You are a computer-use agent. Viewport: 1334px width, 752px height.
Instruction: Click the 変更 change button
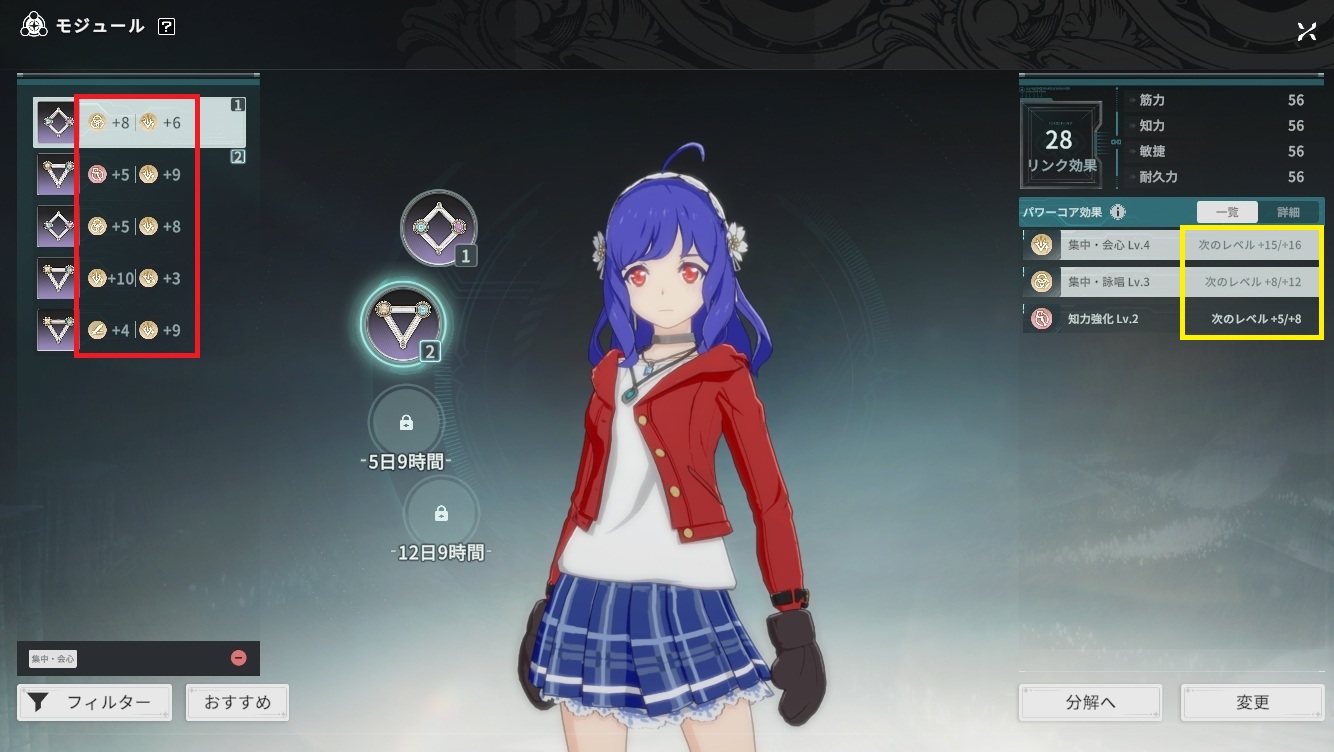coord(1252,702)
